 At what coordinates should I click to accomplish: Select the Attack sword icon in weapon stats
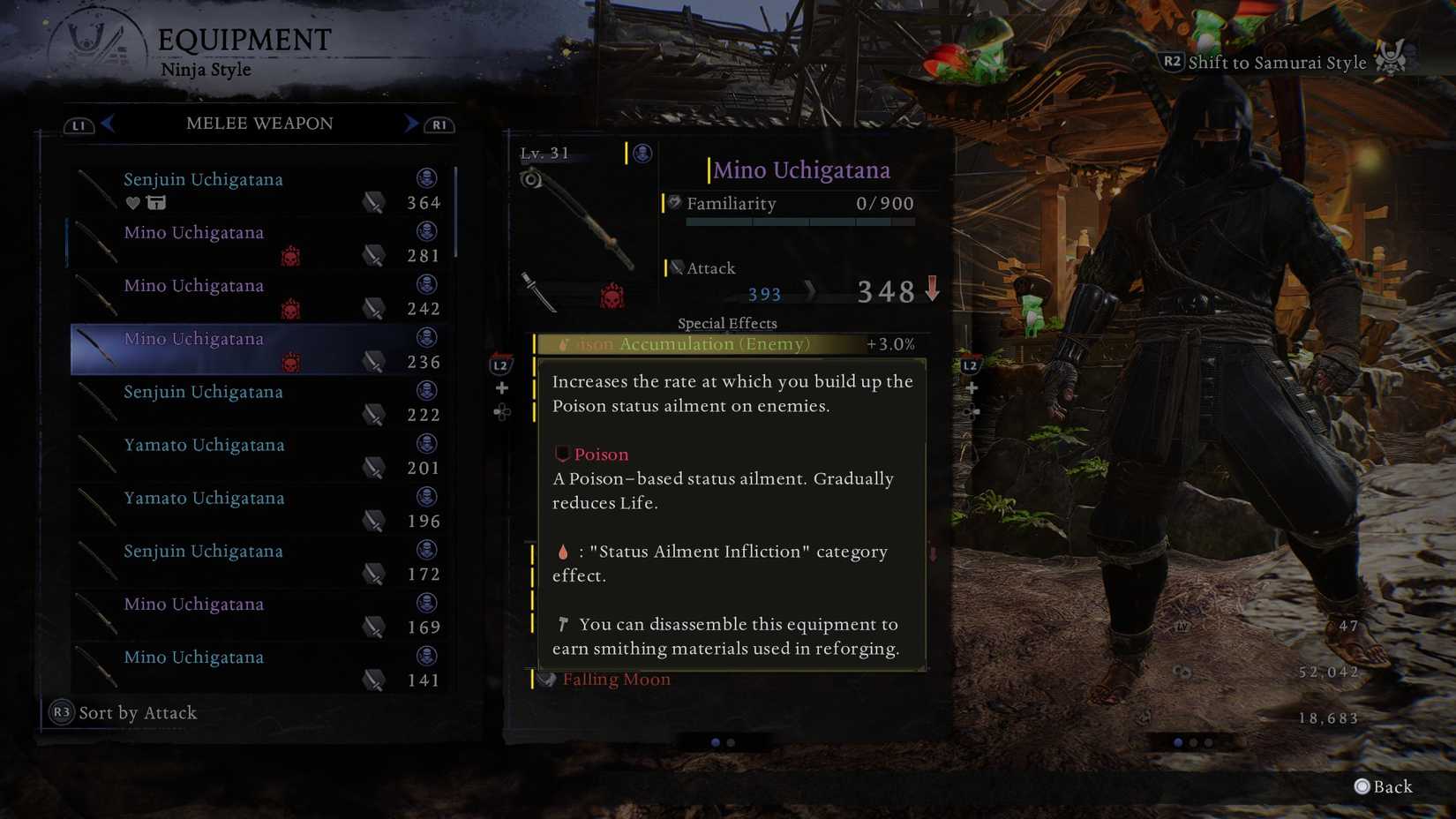tap(677, 267)
